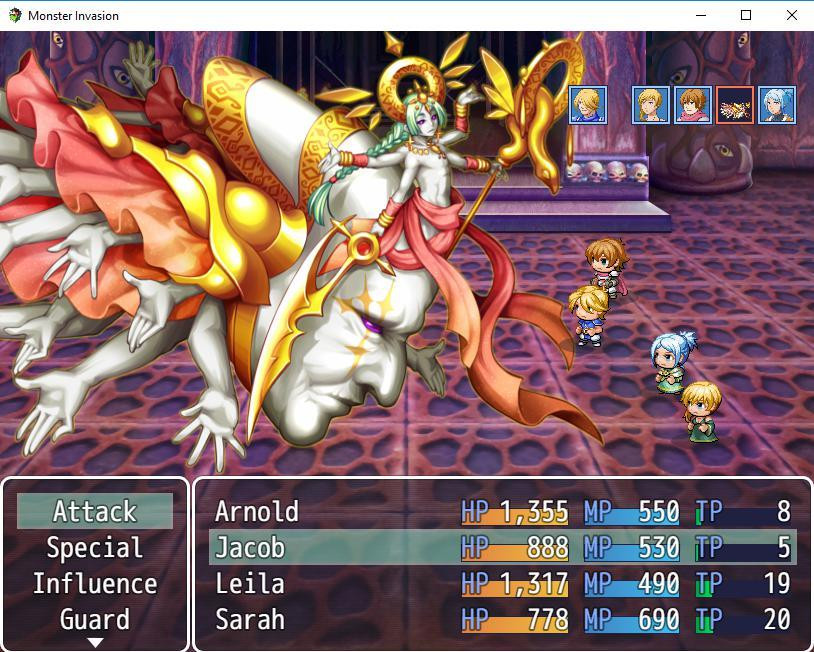This screenshot has height=652, width=814.
Task: Select Sarah's party status row
Action: 502,620
